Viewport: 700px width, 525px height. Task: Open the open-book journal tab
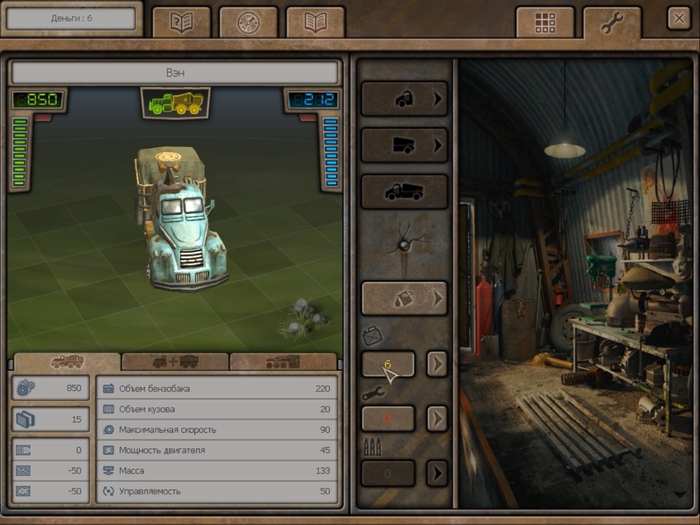click(315, 22)
